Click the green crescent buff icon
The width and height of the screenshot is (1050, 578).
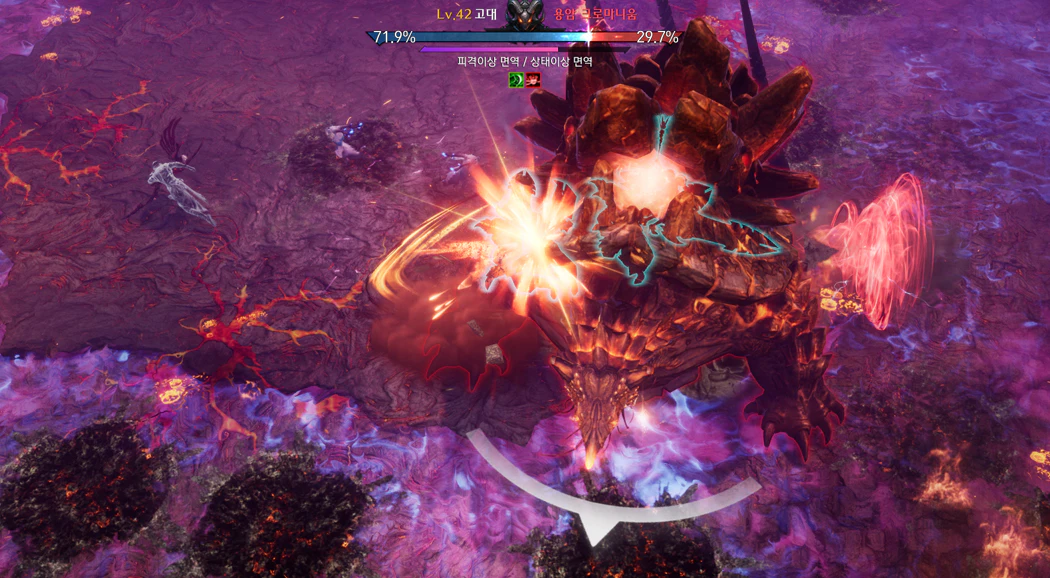(516, 80)
